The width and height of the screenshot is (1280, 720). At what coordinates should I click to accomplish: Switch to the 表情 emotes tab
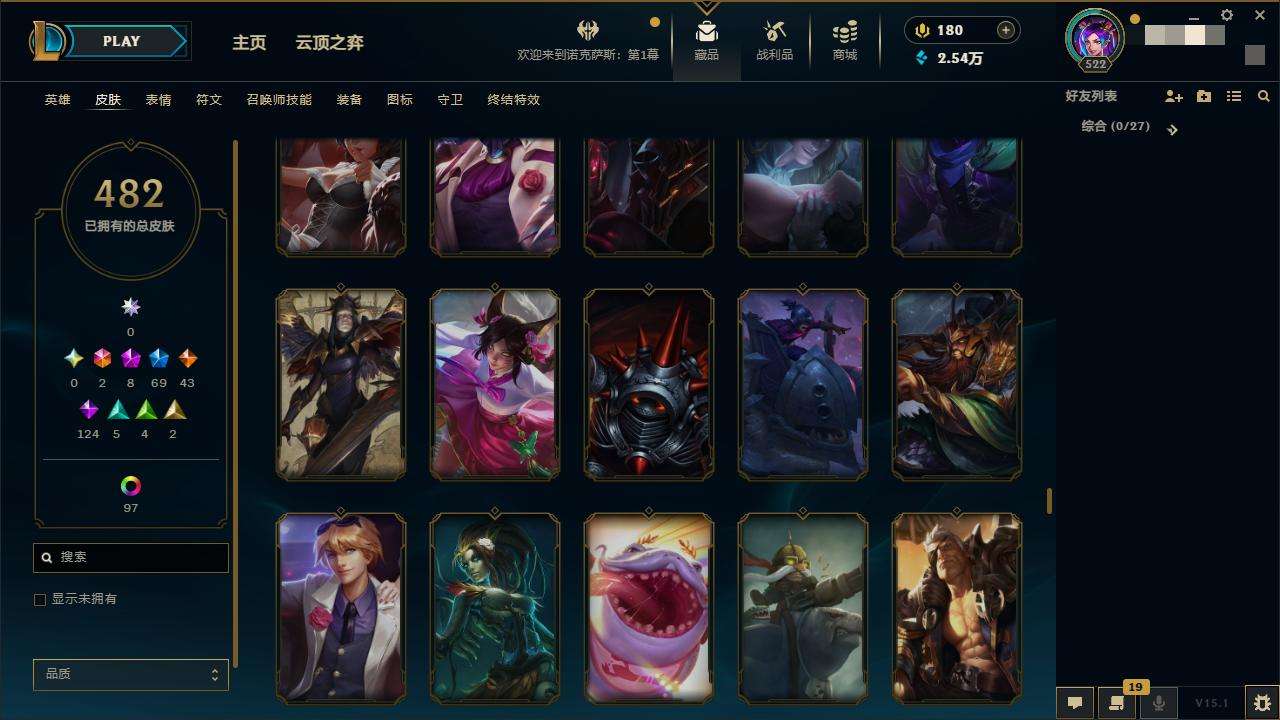click(x=158, y=100)
